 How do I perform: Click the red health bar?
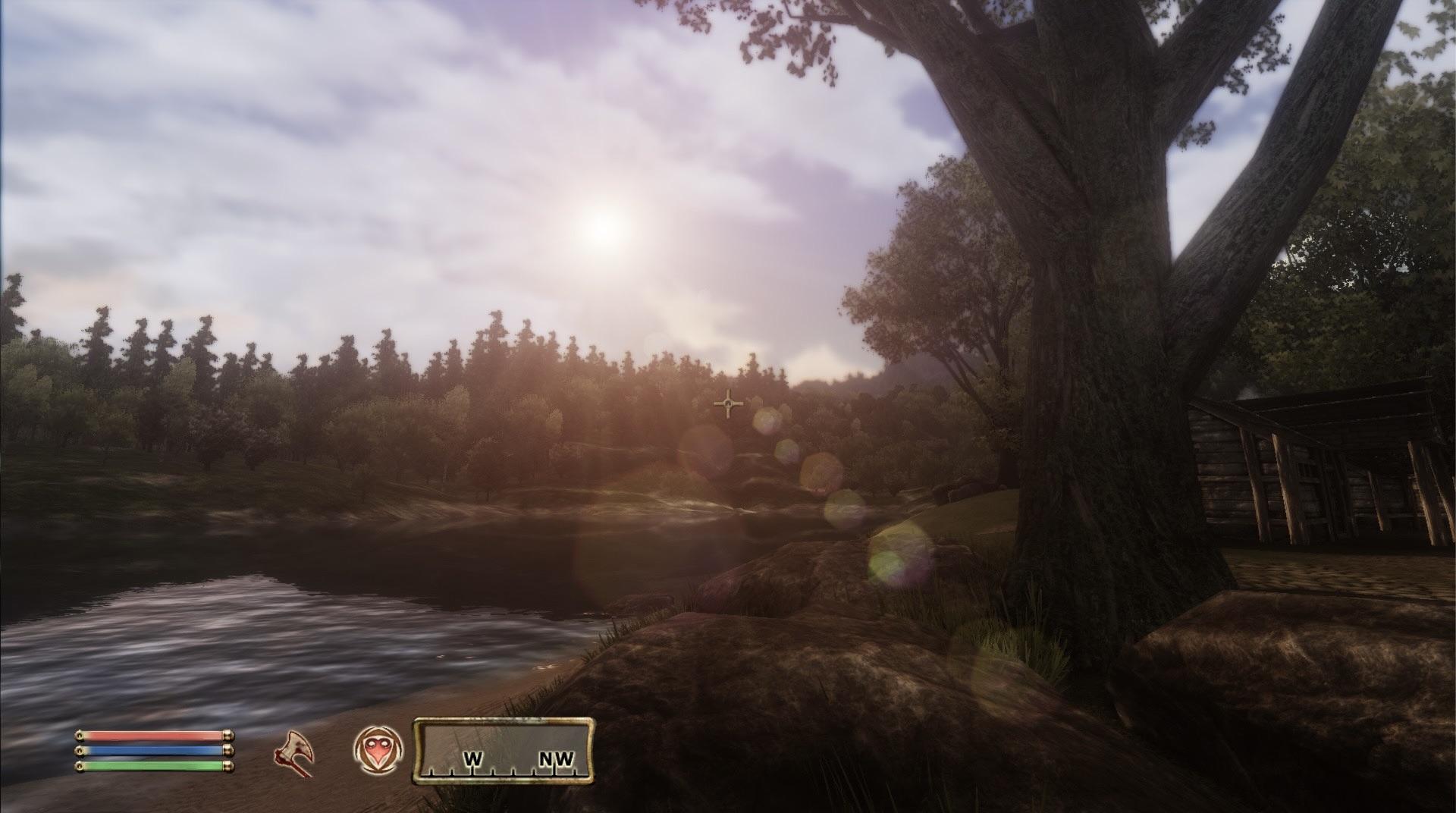tap(148, 735)
